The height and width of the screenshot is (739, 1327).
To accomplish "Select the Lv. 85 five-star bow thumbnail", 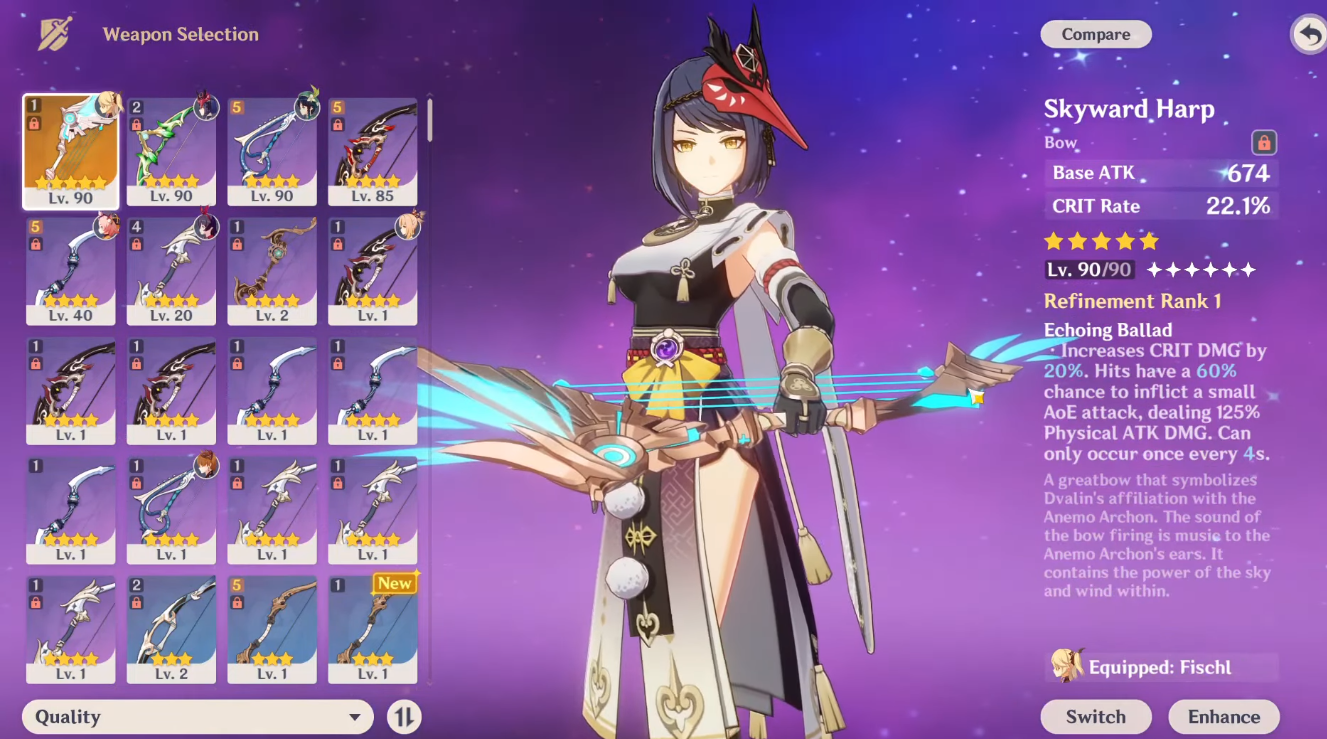I will point(372,150).
